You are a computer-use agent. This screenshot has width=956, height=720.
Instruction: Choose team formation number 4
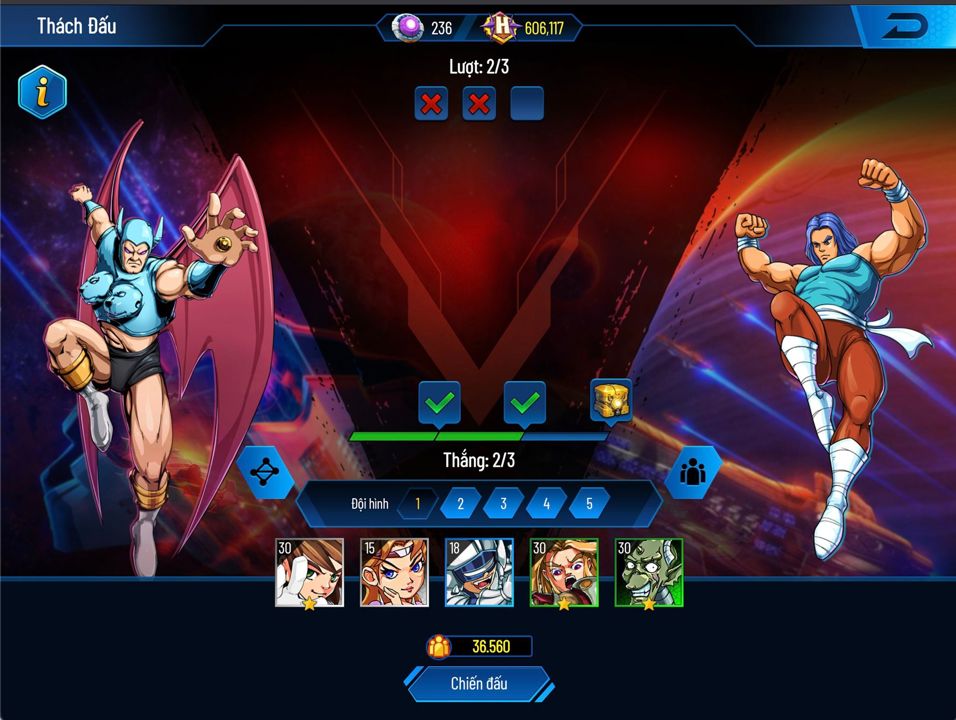coord(546,504)
